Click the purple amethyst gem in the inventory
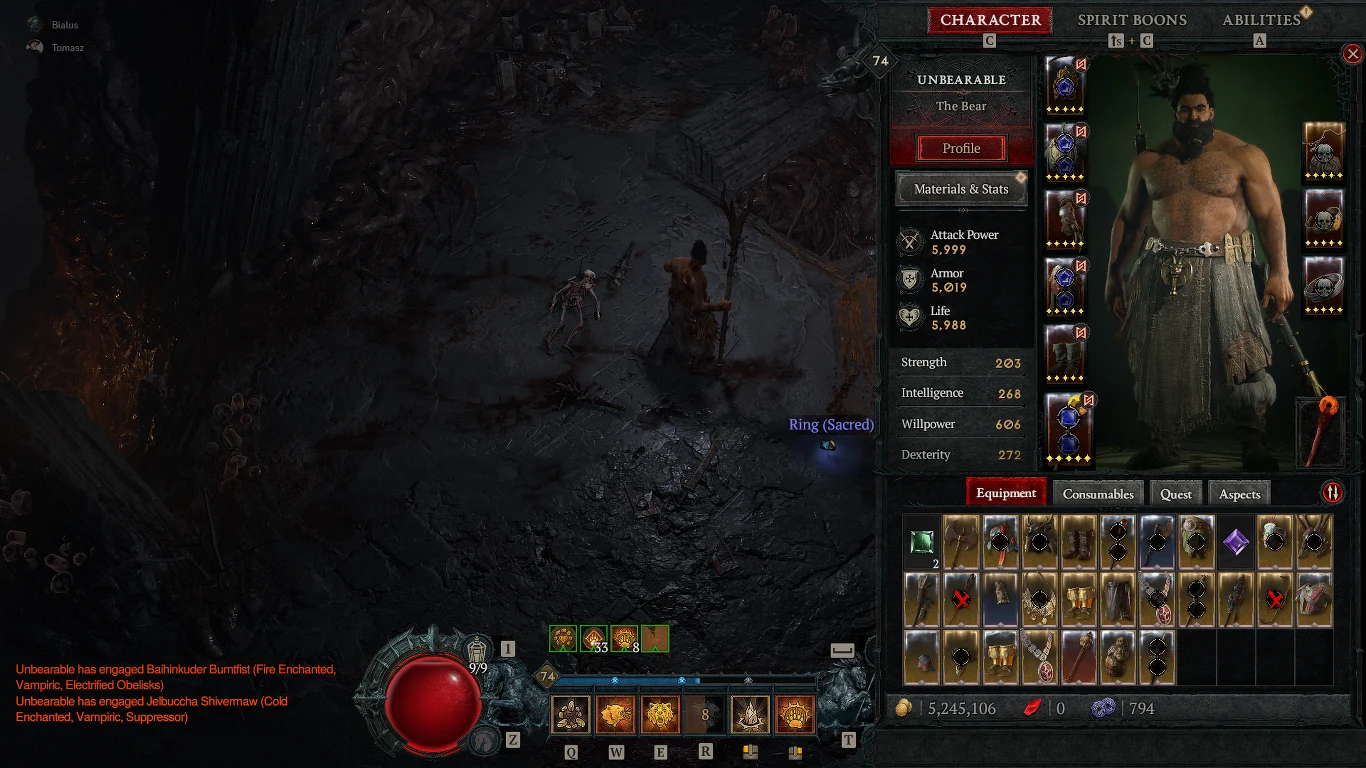 1235,541
